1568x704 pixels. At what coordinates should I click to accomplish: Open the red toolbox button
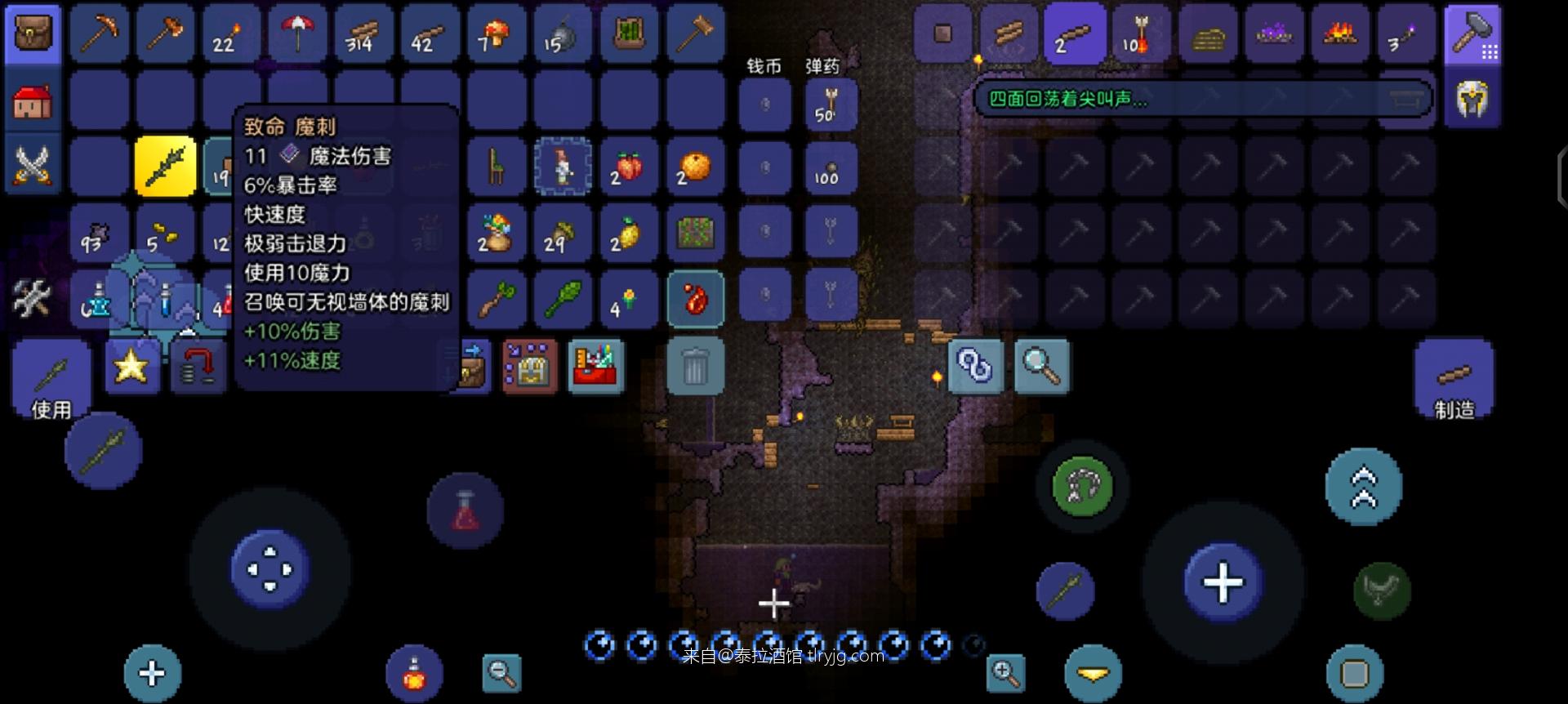595,367
